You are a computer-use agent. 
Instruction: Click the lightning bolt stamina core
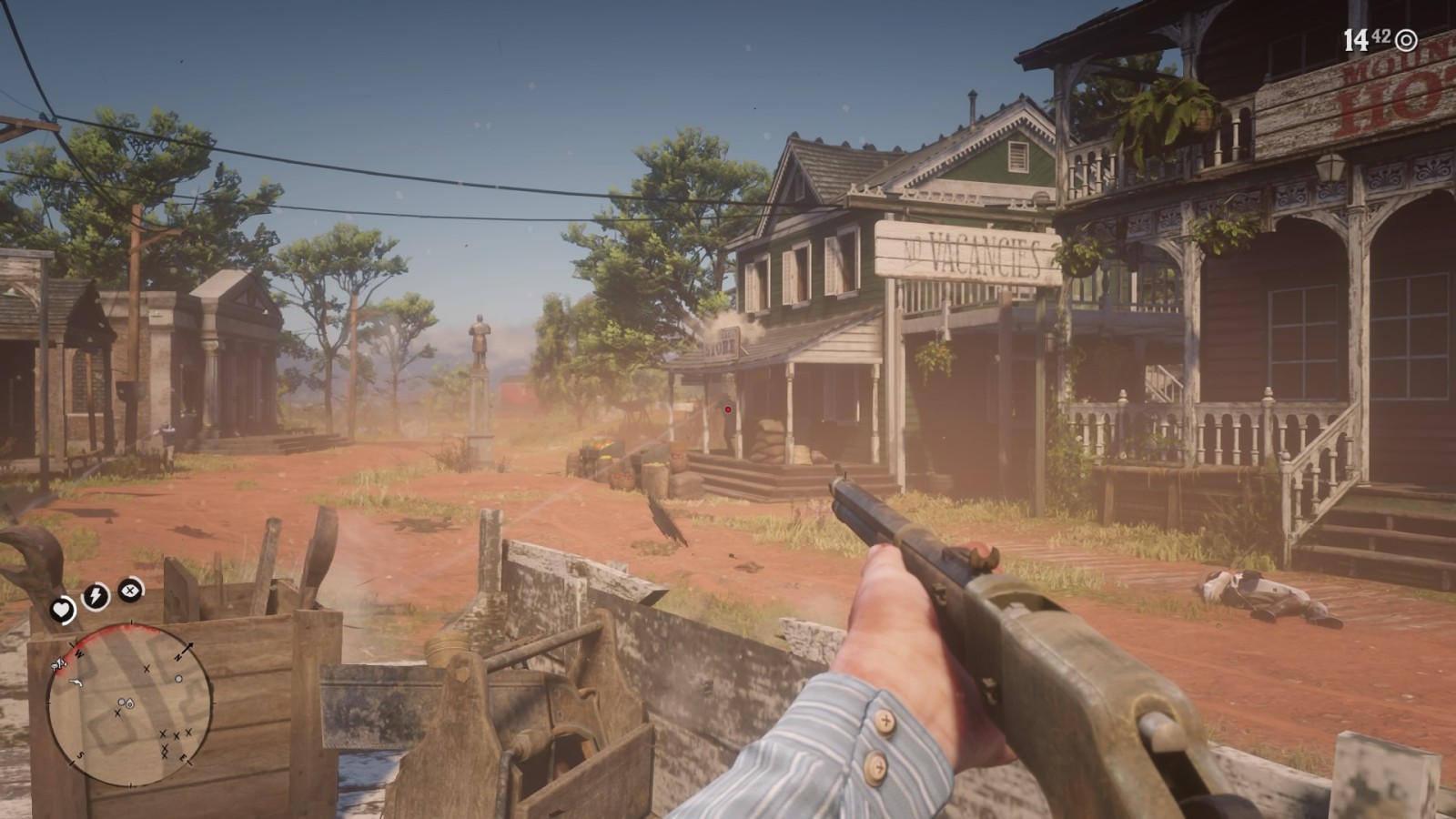pos(96,597)
